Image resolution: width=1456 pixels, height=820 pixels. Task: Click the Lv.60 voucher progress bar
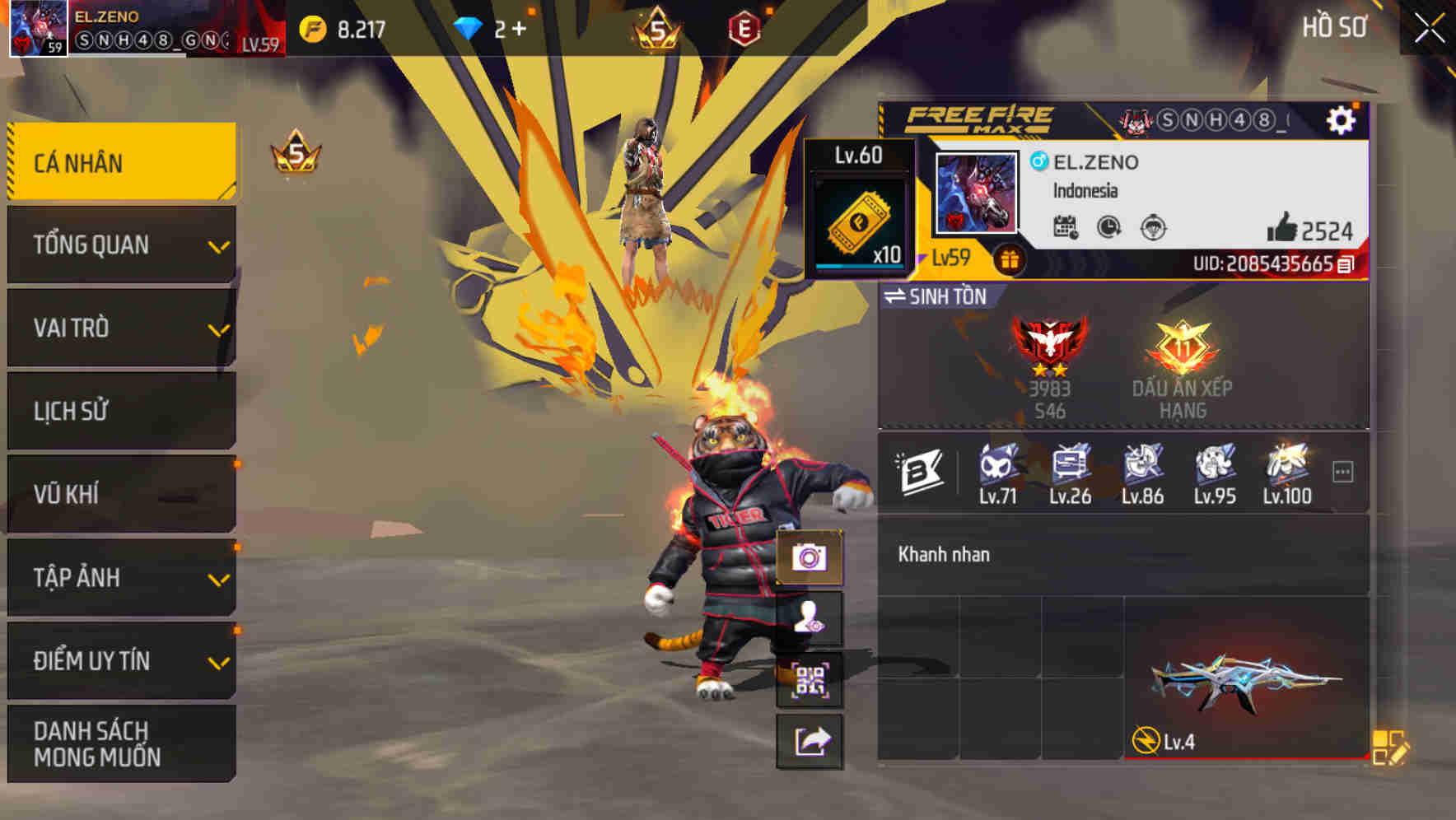(x=861, y=265)
